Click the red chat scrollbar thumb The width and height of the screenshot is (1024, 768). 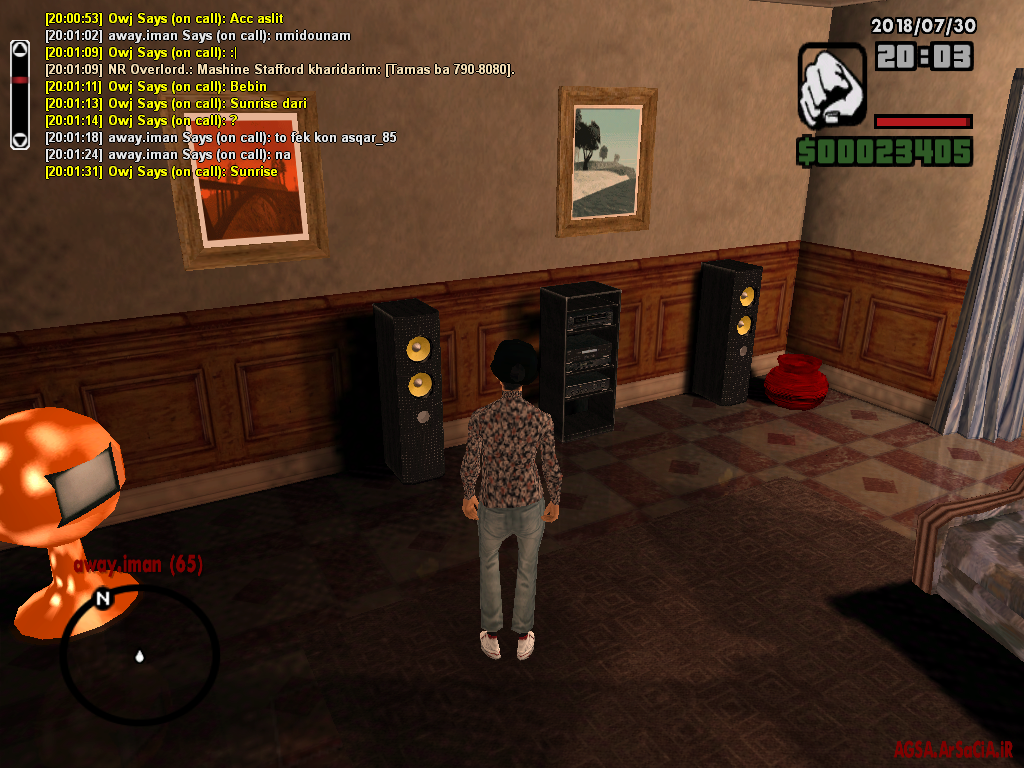pos(20,78)
